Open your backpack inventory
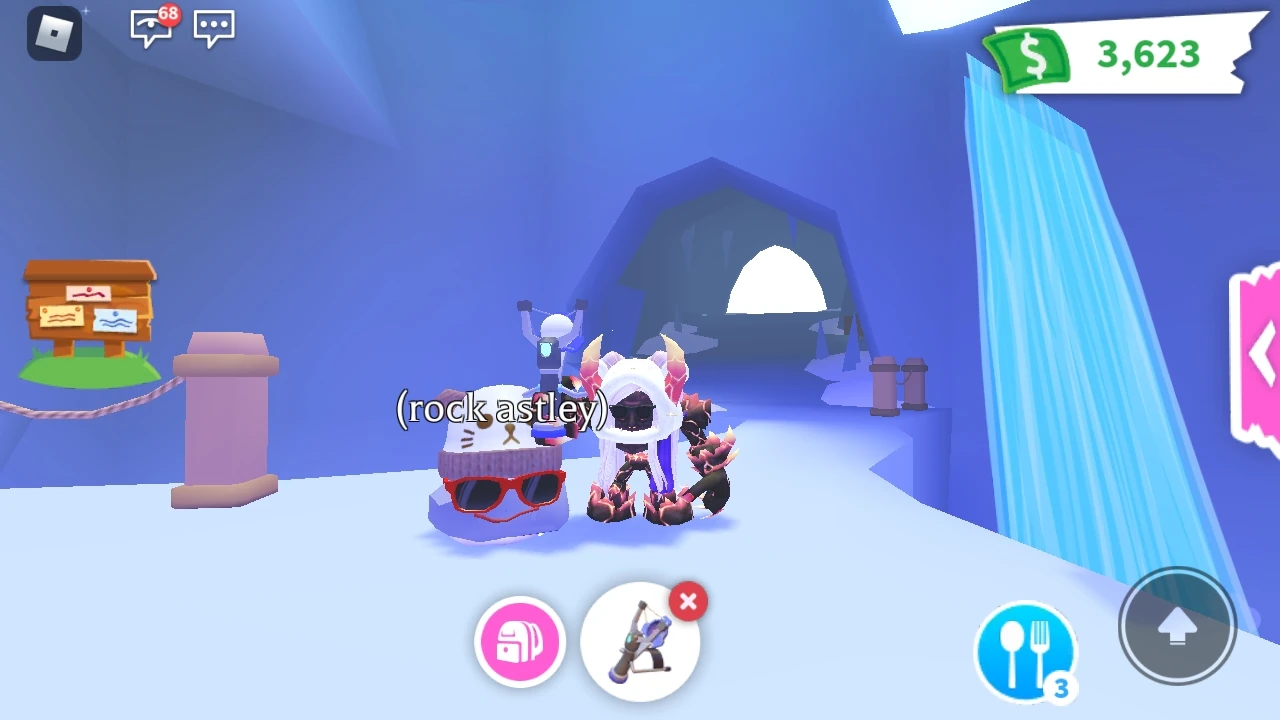1280x720 pixels. pos(519,641)
